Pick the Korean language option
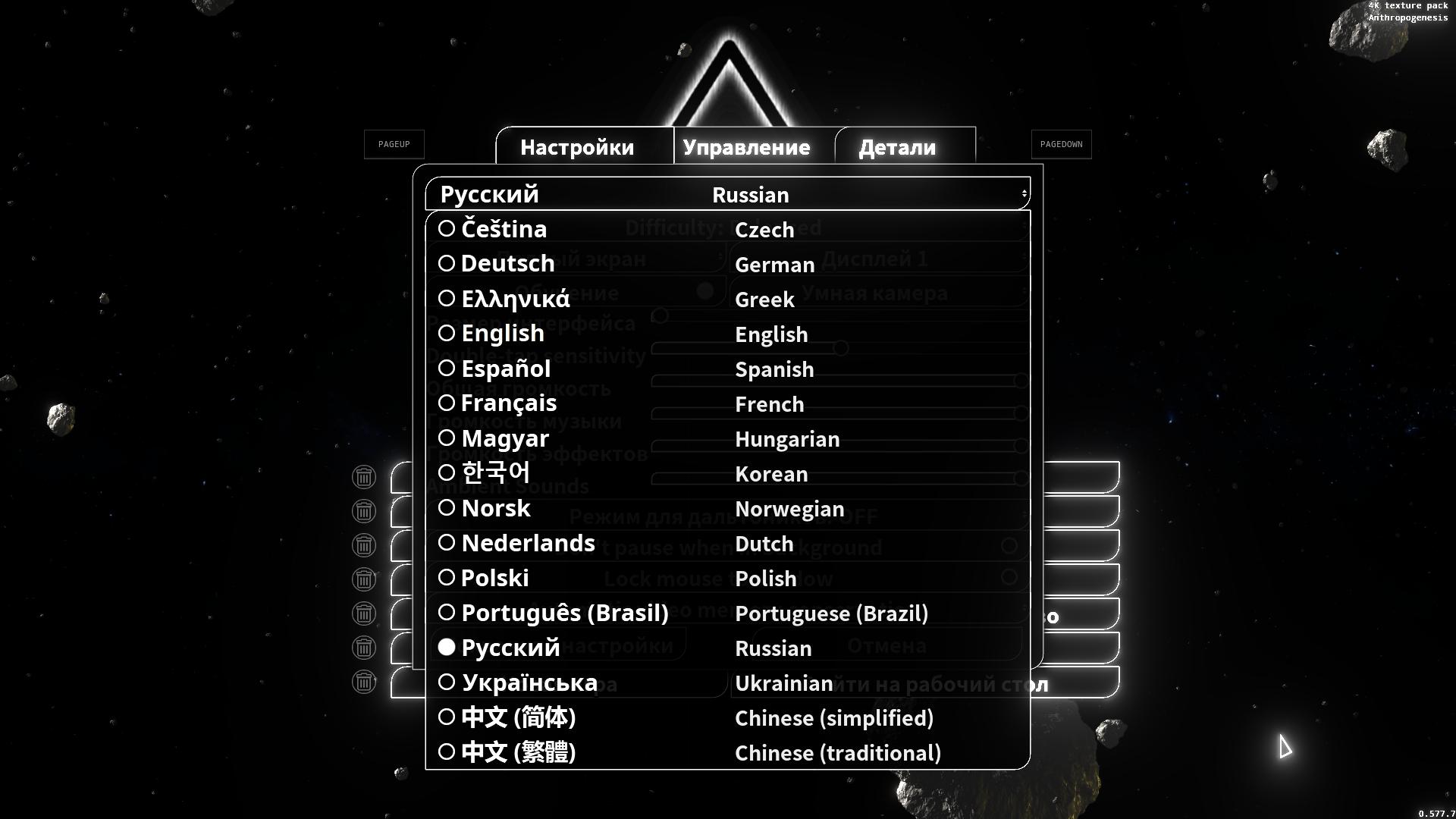Image resolution: width=1456 pixels, height=819 pixels. [495, 473]
